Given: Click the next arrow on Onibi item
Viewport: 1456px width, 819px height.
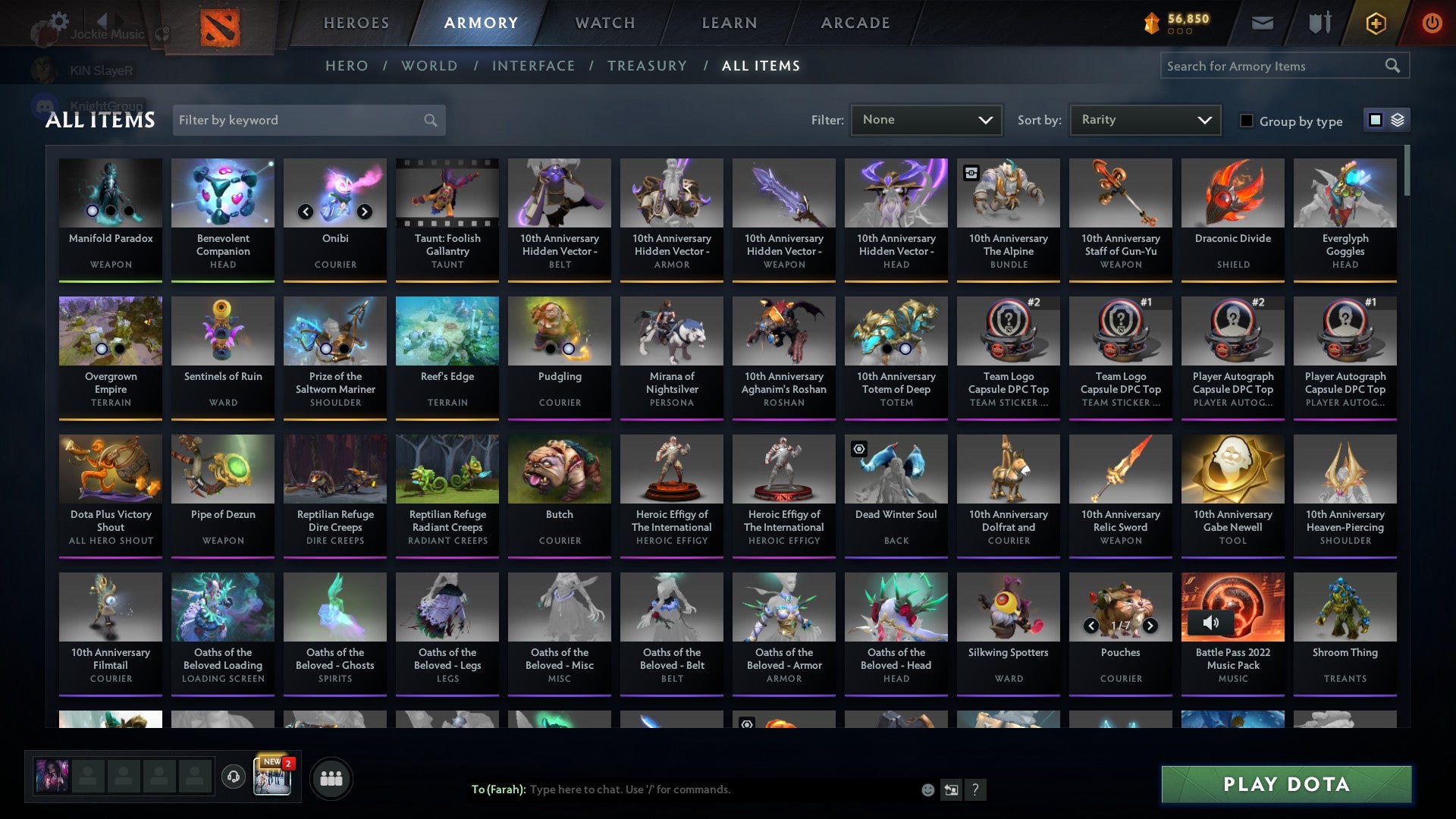Looking at the screenshot, I should pyautogui.click(x=364, y=212).
